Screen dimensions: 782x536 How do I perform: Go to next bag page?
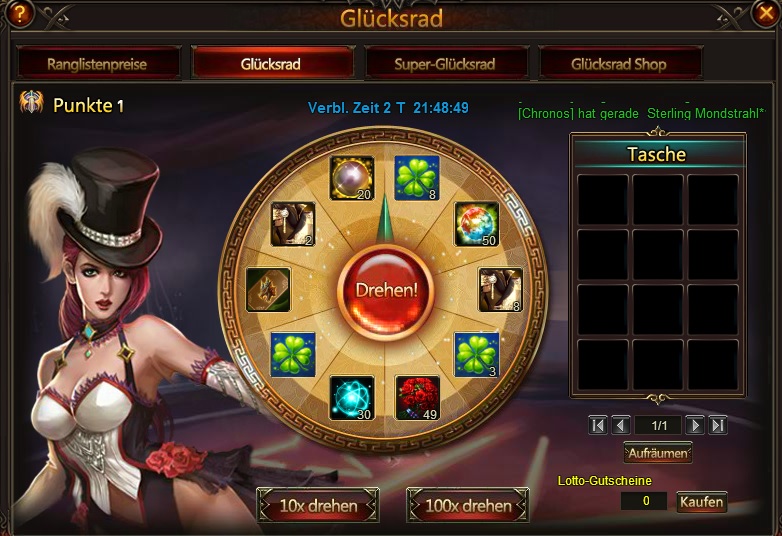tap(695, 425)
